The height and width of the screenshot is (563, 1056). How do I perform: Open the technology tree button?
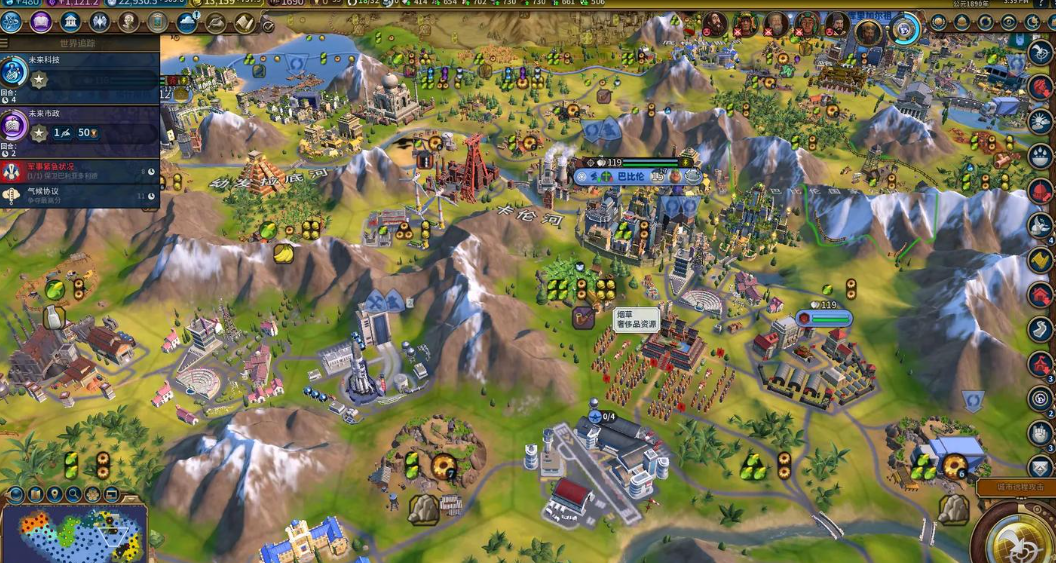[x=13, y=22]
